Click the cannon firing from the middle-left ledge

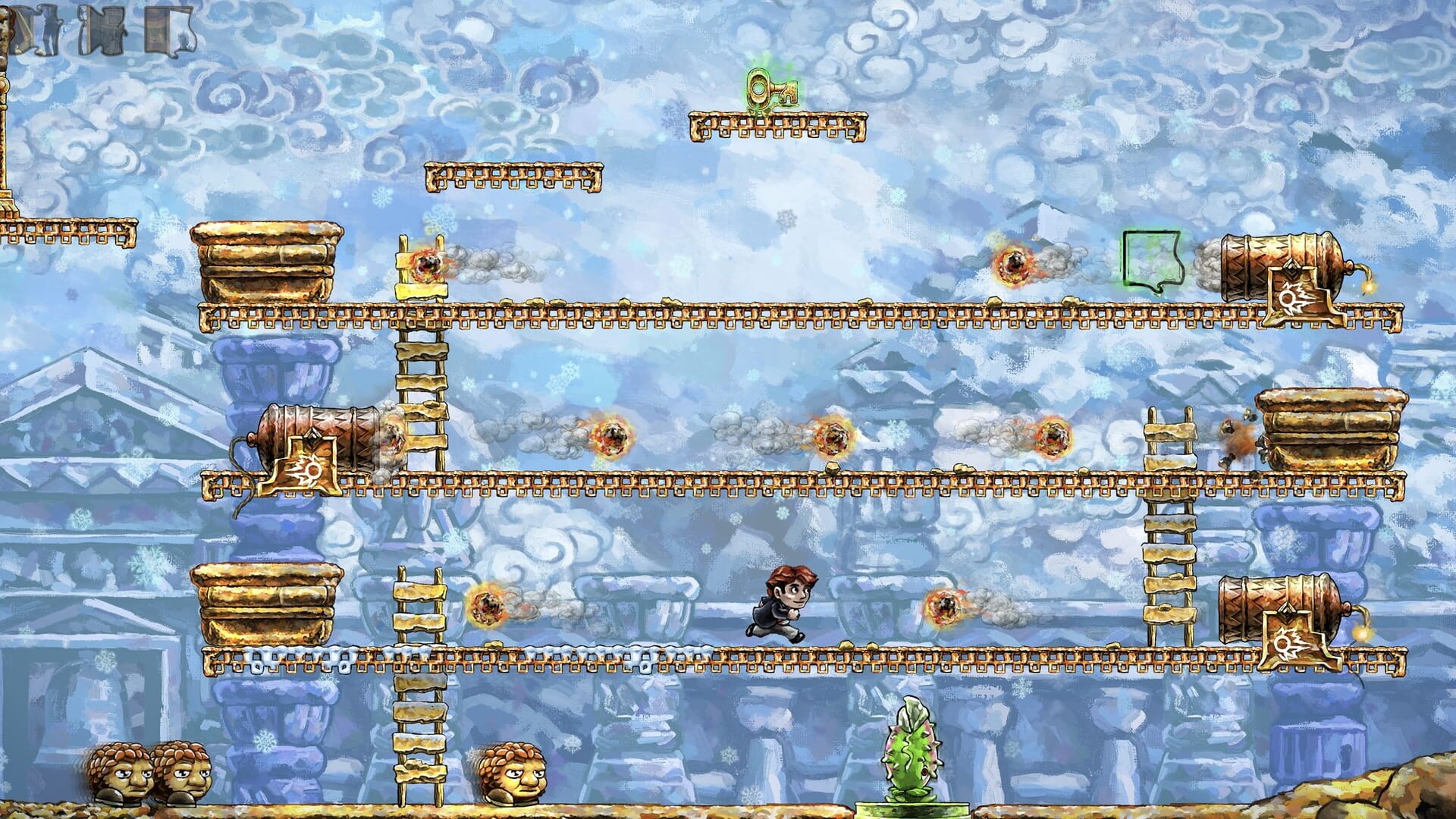coord(318,440)
